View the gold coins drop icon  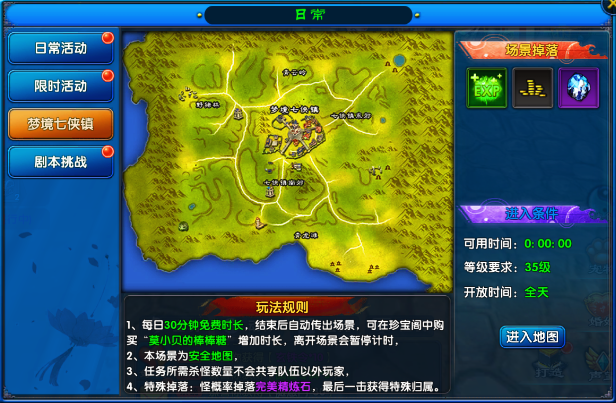click(532, 88)
